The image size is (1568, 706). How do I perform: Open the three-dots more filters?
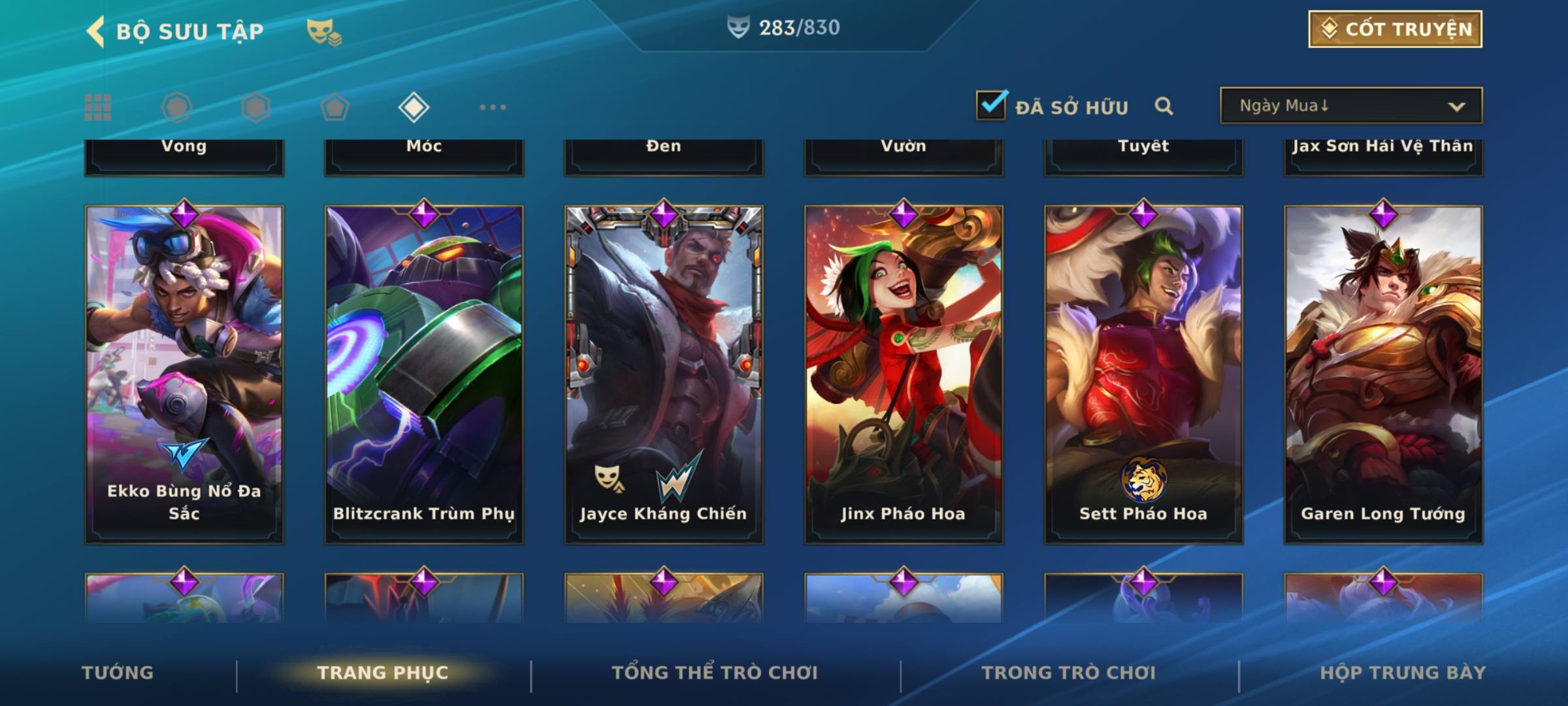pos(493,107)
